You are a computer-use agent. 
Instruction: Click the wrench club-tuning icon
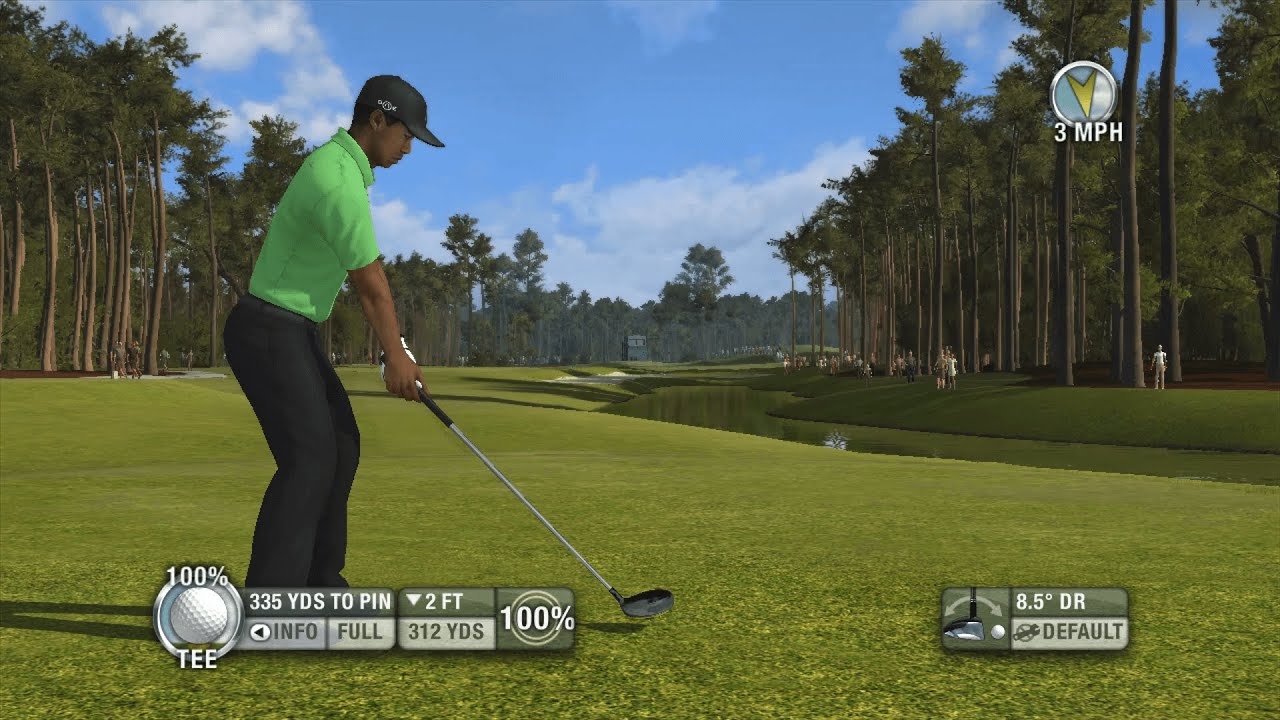click(x=1025, y=632)
